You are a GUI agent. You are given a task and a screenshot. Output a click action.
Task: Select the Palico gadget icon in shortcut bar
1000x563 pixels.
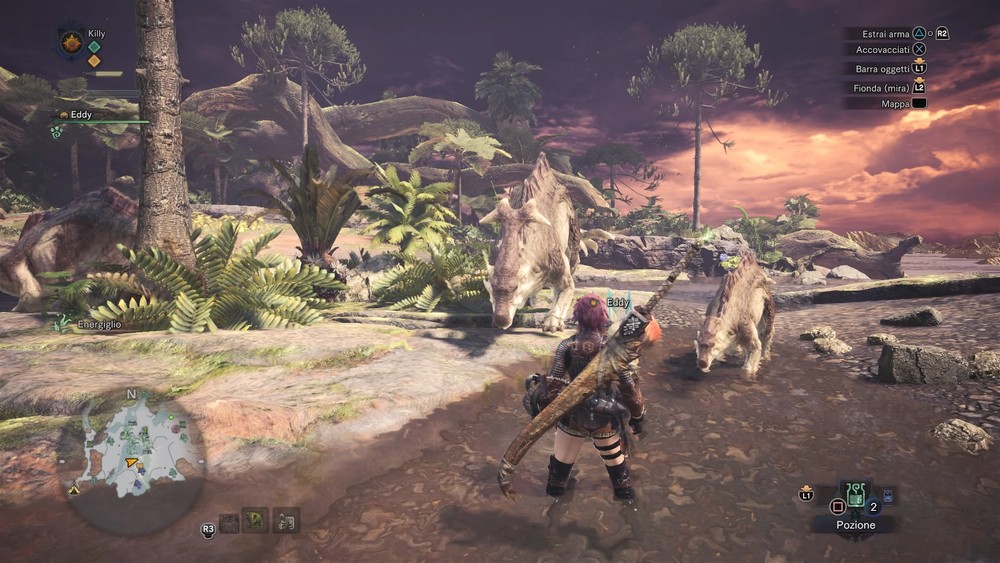click(x=286, y=520)
